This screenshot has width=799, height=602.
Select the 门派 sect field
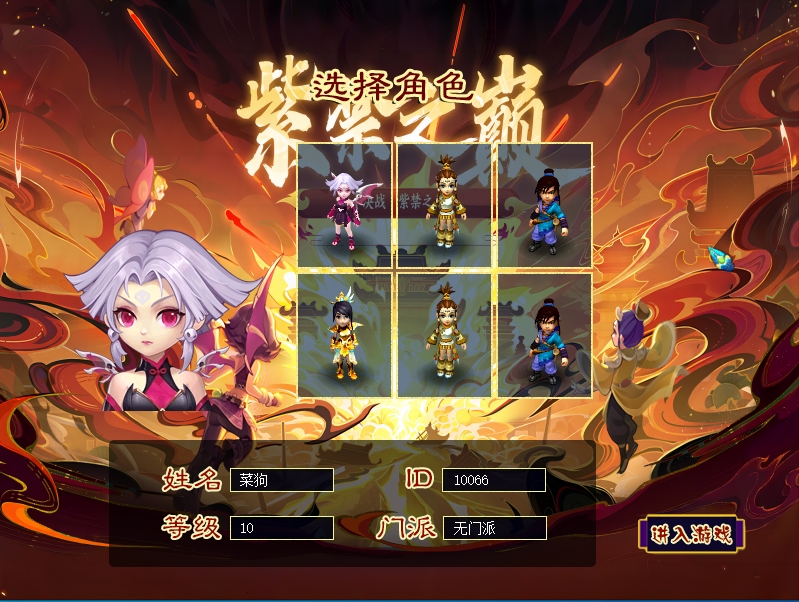pyautogui.click(x=494, y=528)
